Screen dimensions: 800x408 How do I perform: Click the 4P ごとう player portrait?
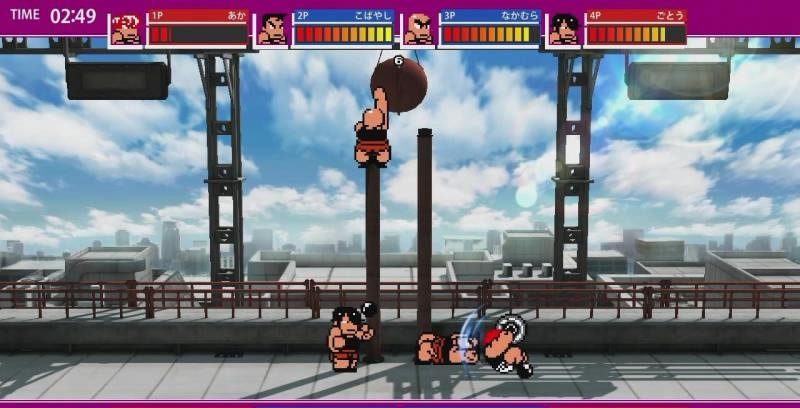[x=564, y=30]
